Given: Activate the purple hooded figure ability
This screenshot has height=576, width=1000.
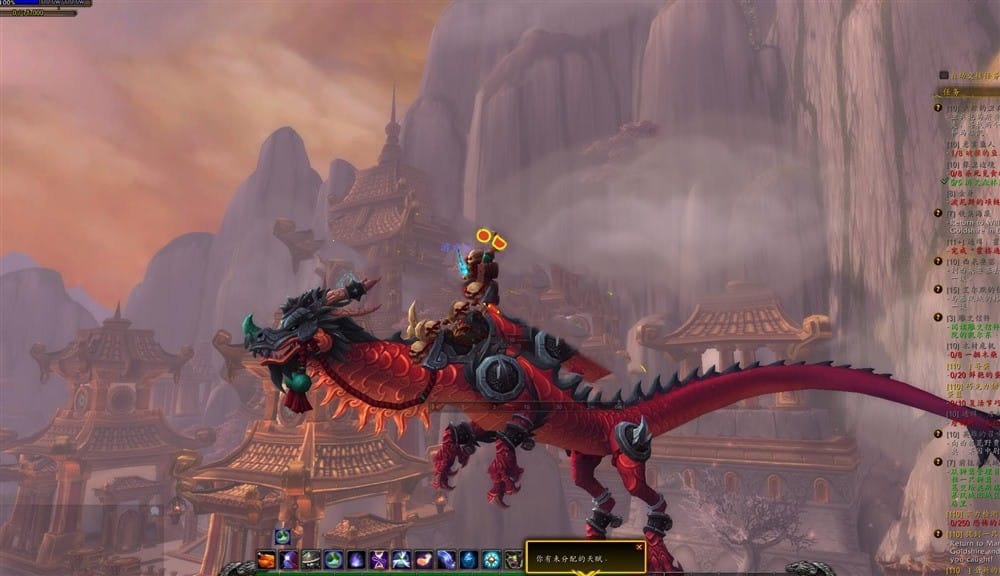Looking at the screenshot, I should (x=288, y=560).
